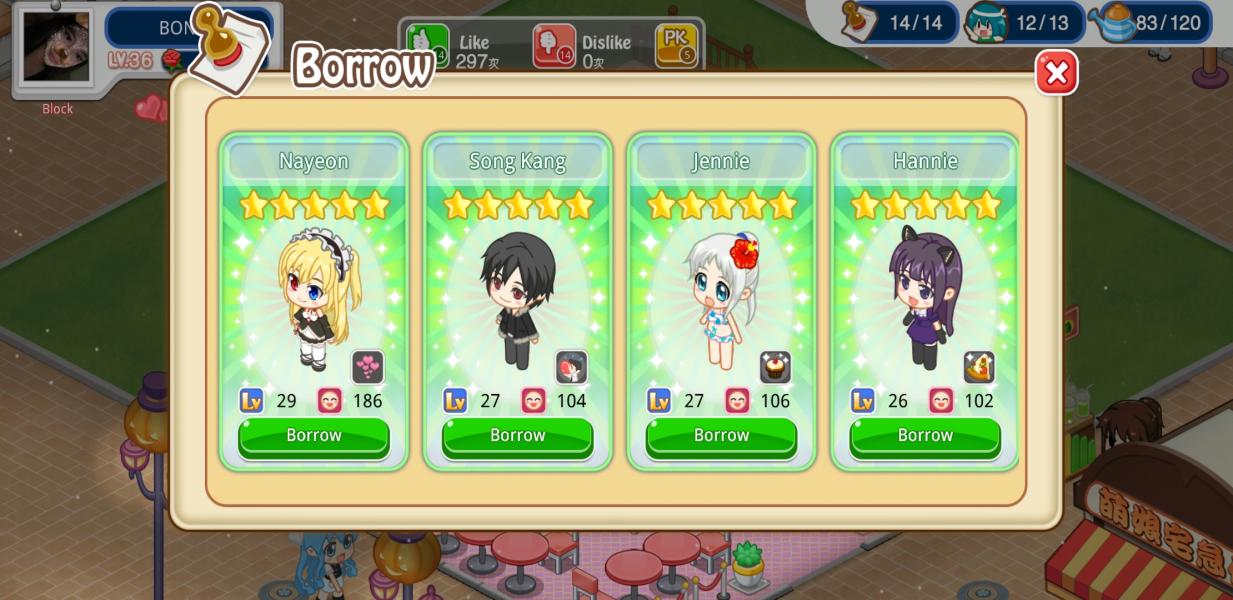The height and width of the screenshot is (600, 1233).
Task: Pick Jennie's white-haired character
Action: coord(721,299)
